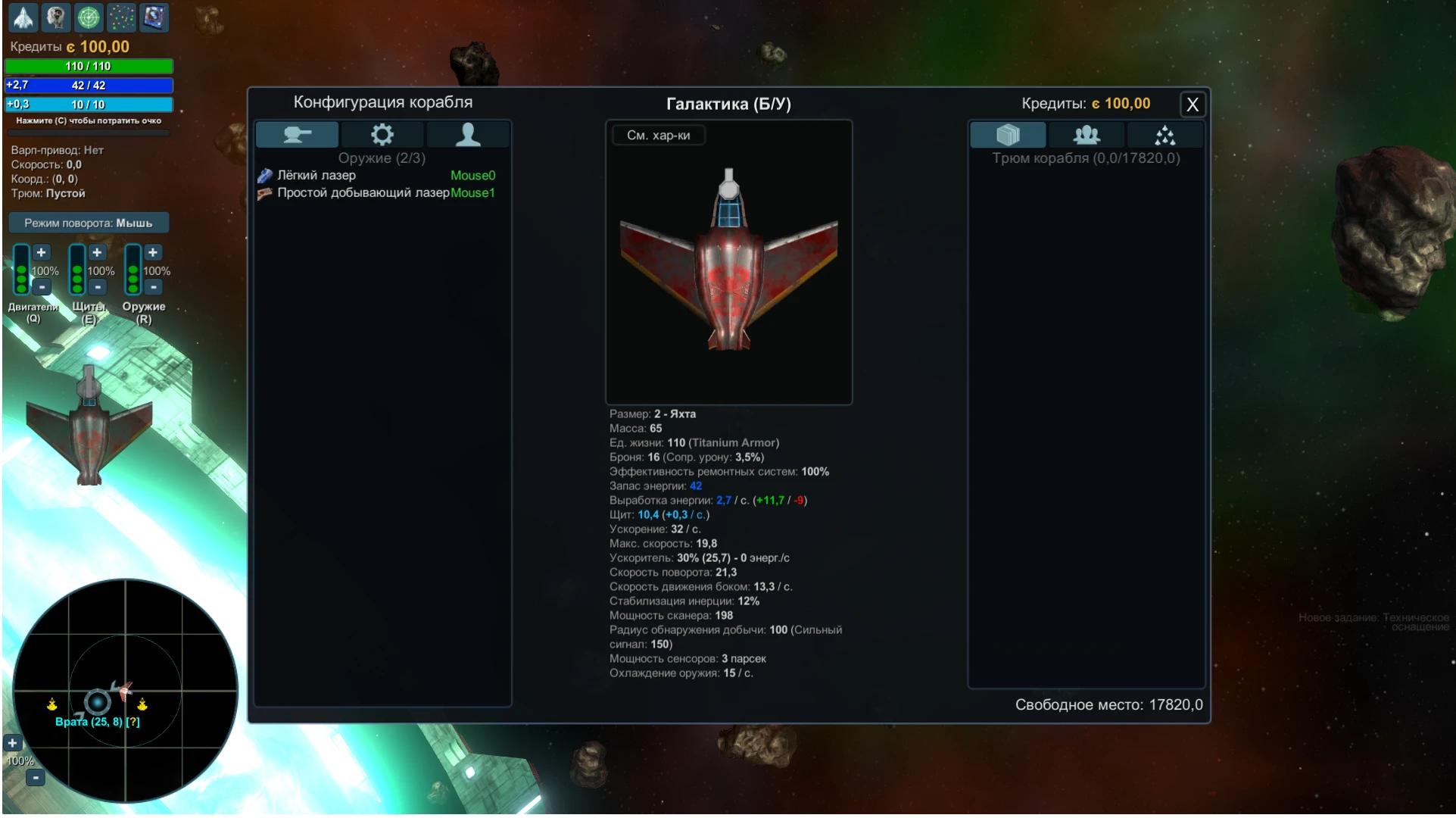Decrease minimap zoom with minus button
The image size is (1456, 818).
tap(35, 776)
